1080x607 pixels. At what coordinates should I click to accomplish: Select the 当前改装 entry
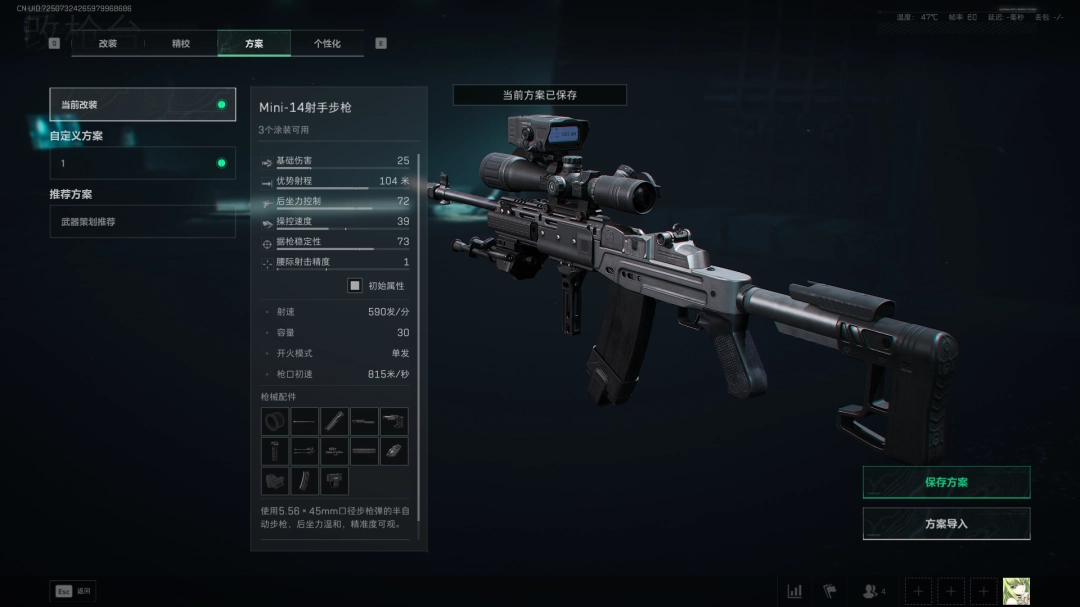(143, 104)
